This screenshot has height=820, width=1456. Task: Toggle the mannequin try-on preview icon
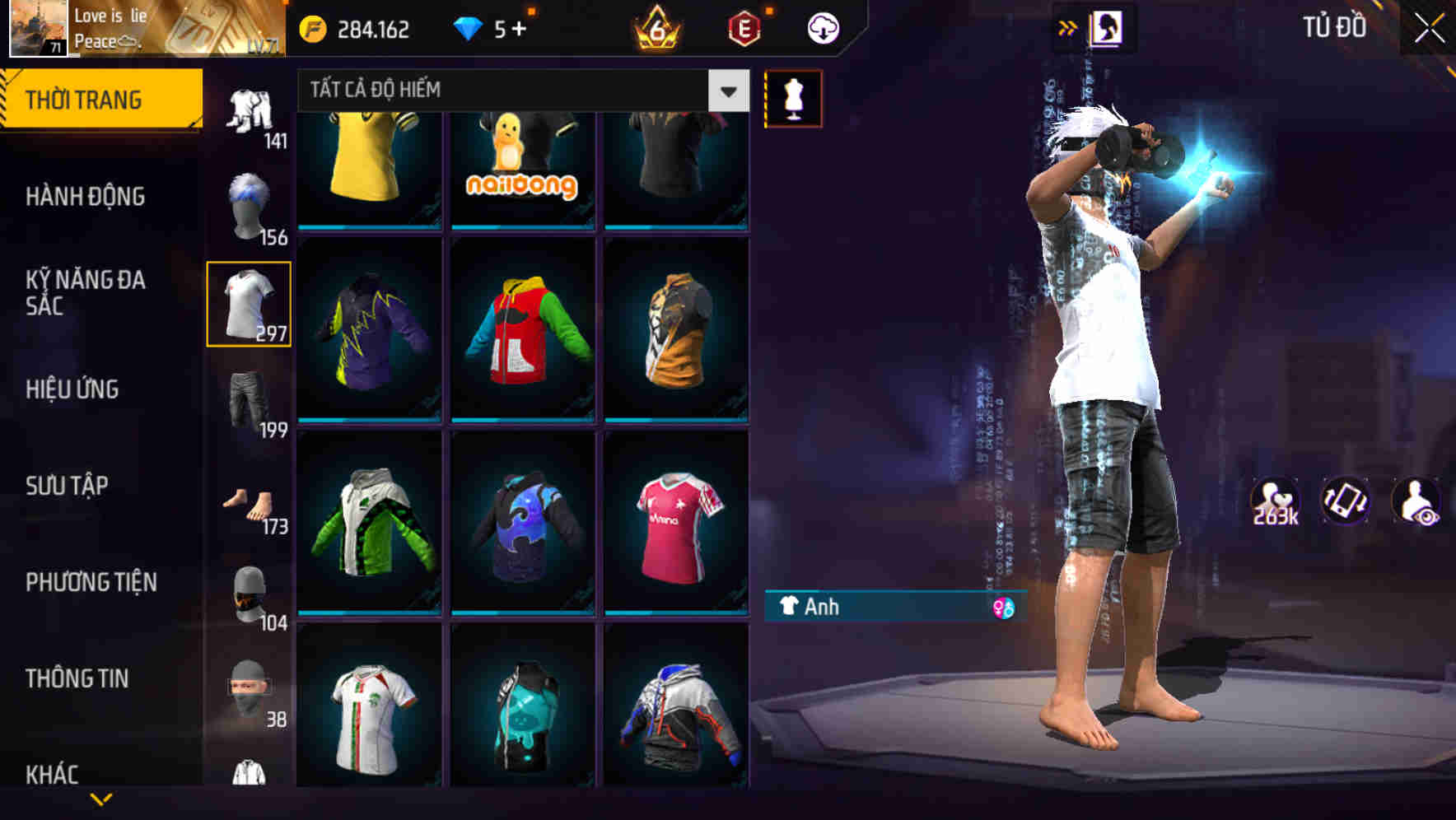tap(793, 98)
